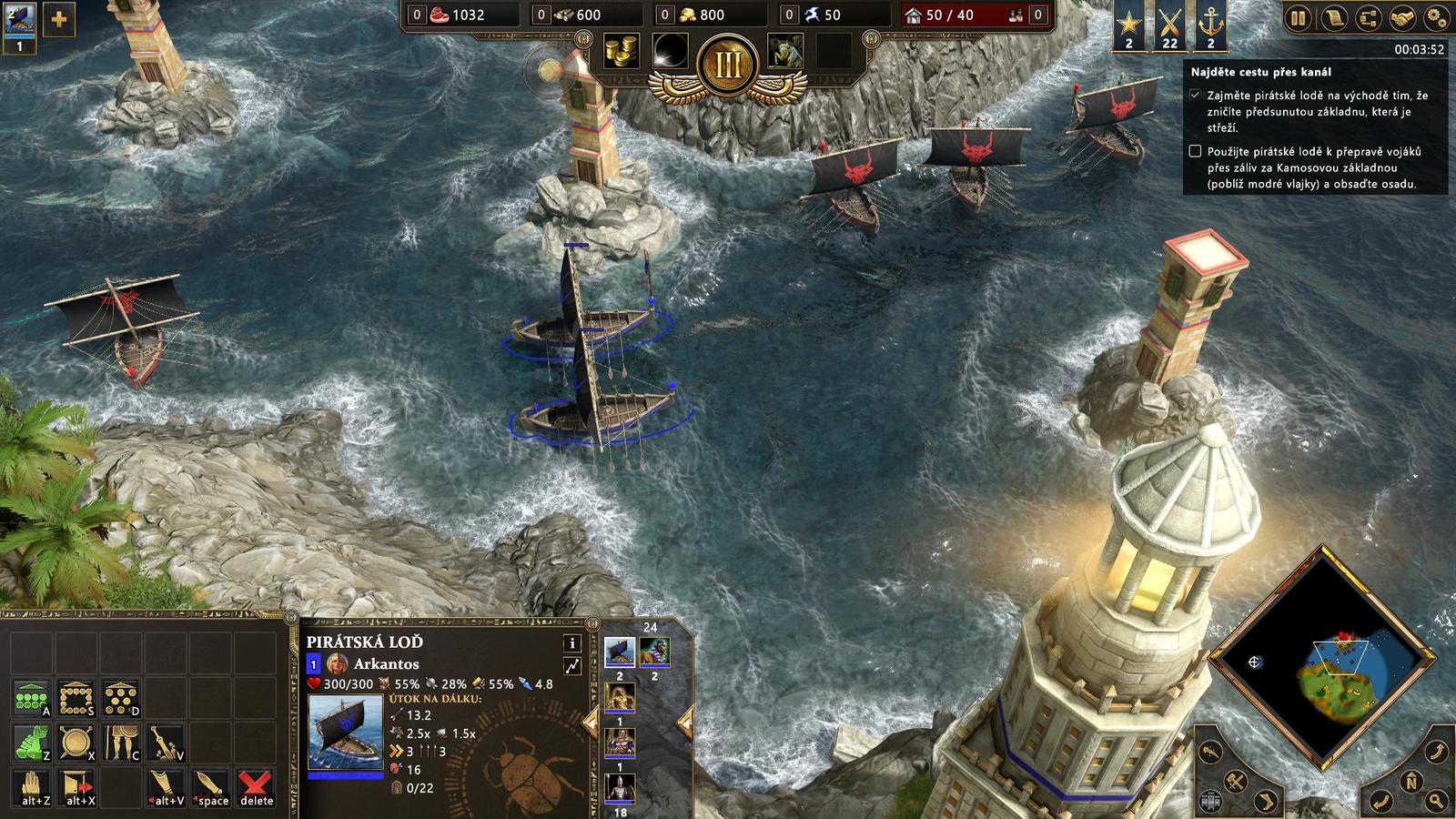Expand the selection roster side arrow
This screenshot has height=819, width=1456.
(684, 721)
